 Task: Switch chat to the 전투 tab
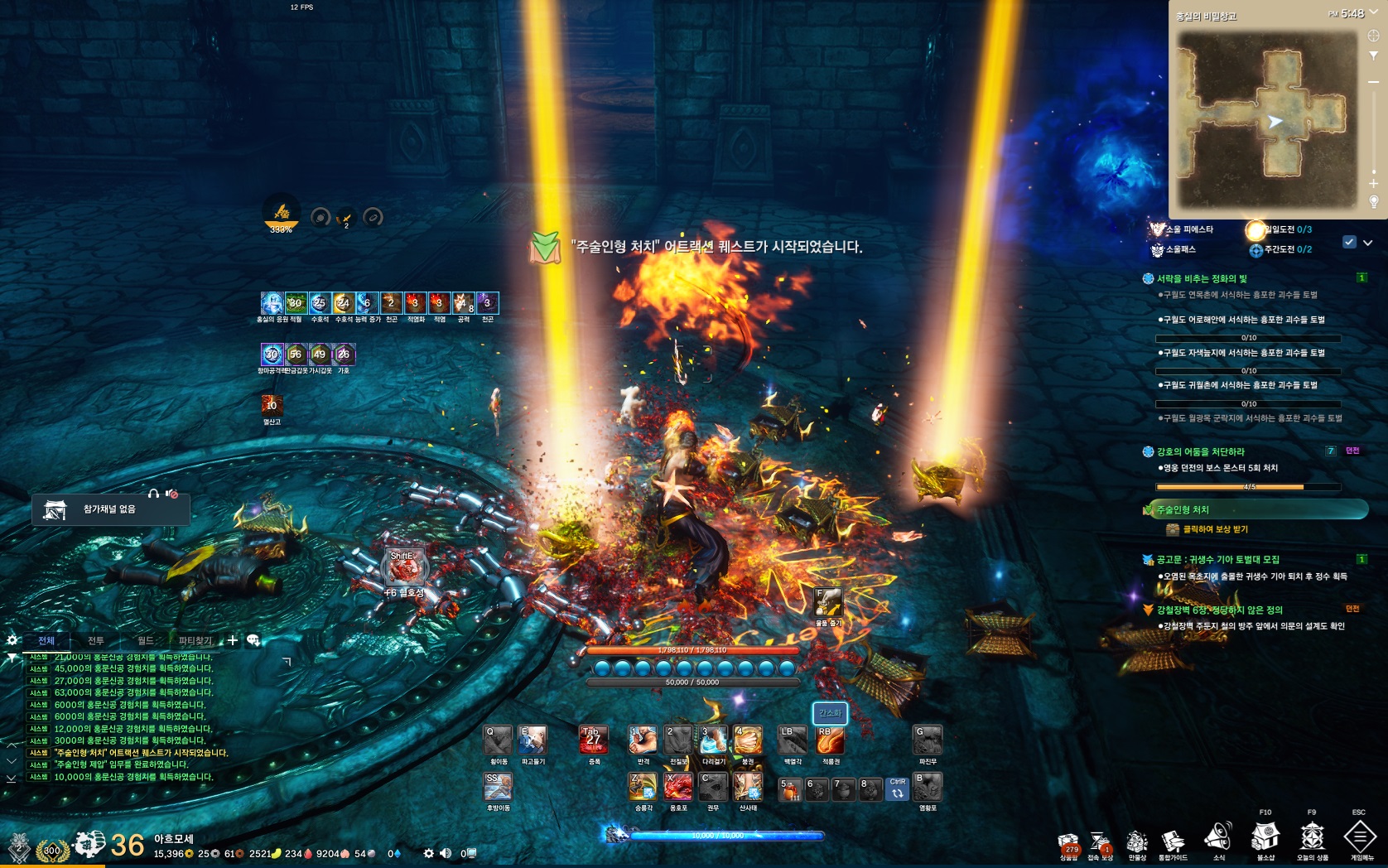96,640
